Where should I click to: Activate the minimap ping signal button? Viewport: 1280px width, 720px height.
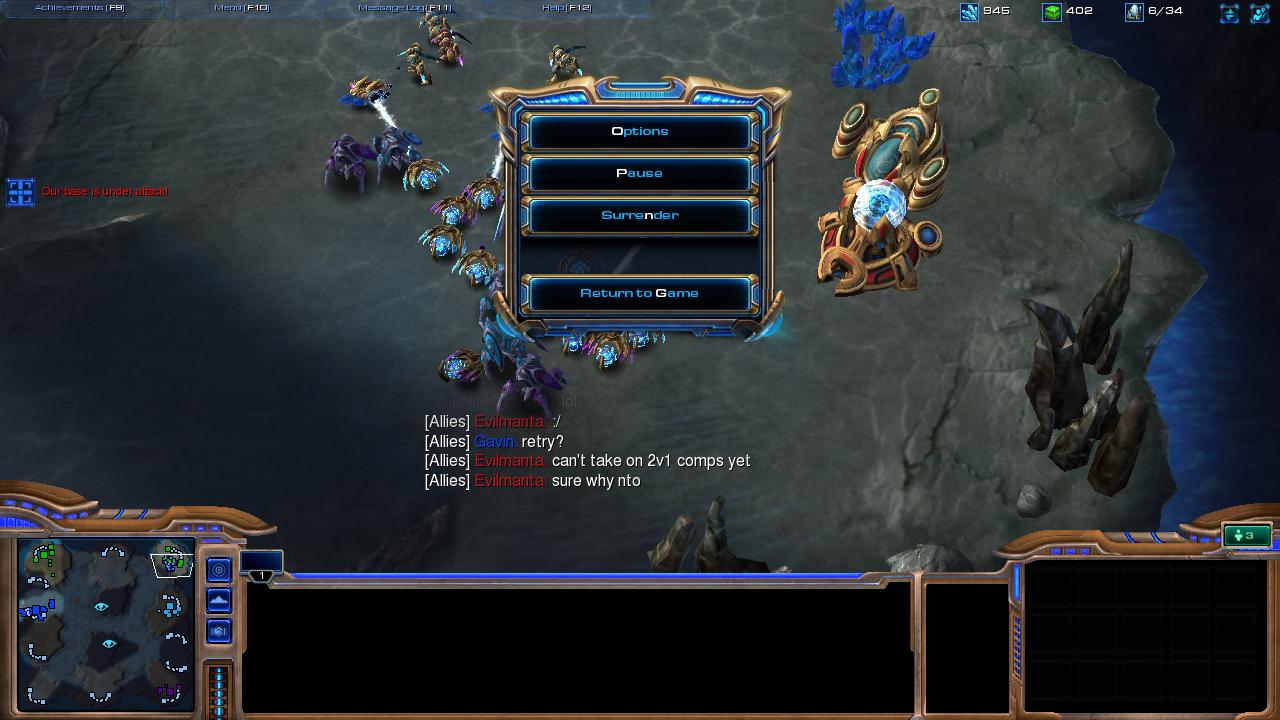click(219, 570)
